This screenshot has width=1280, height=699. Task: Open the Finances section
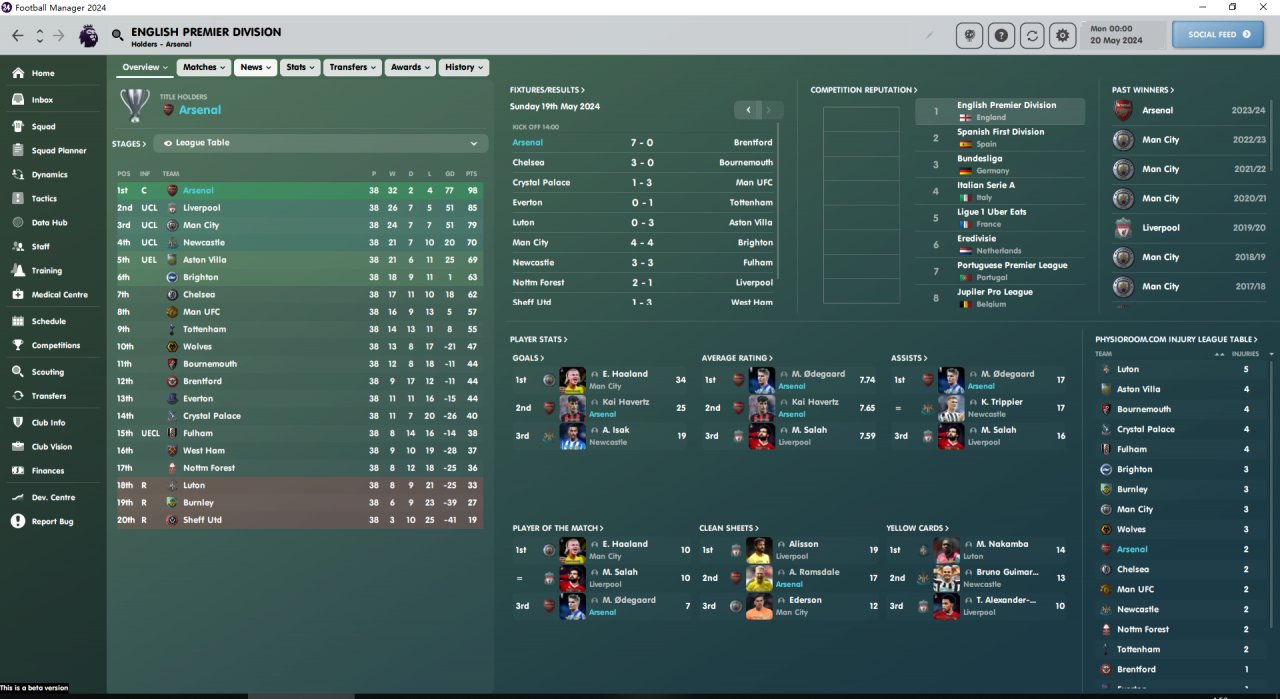(47, 471)
